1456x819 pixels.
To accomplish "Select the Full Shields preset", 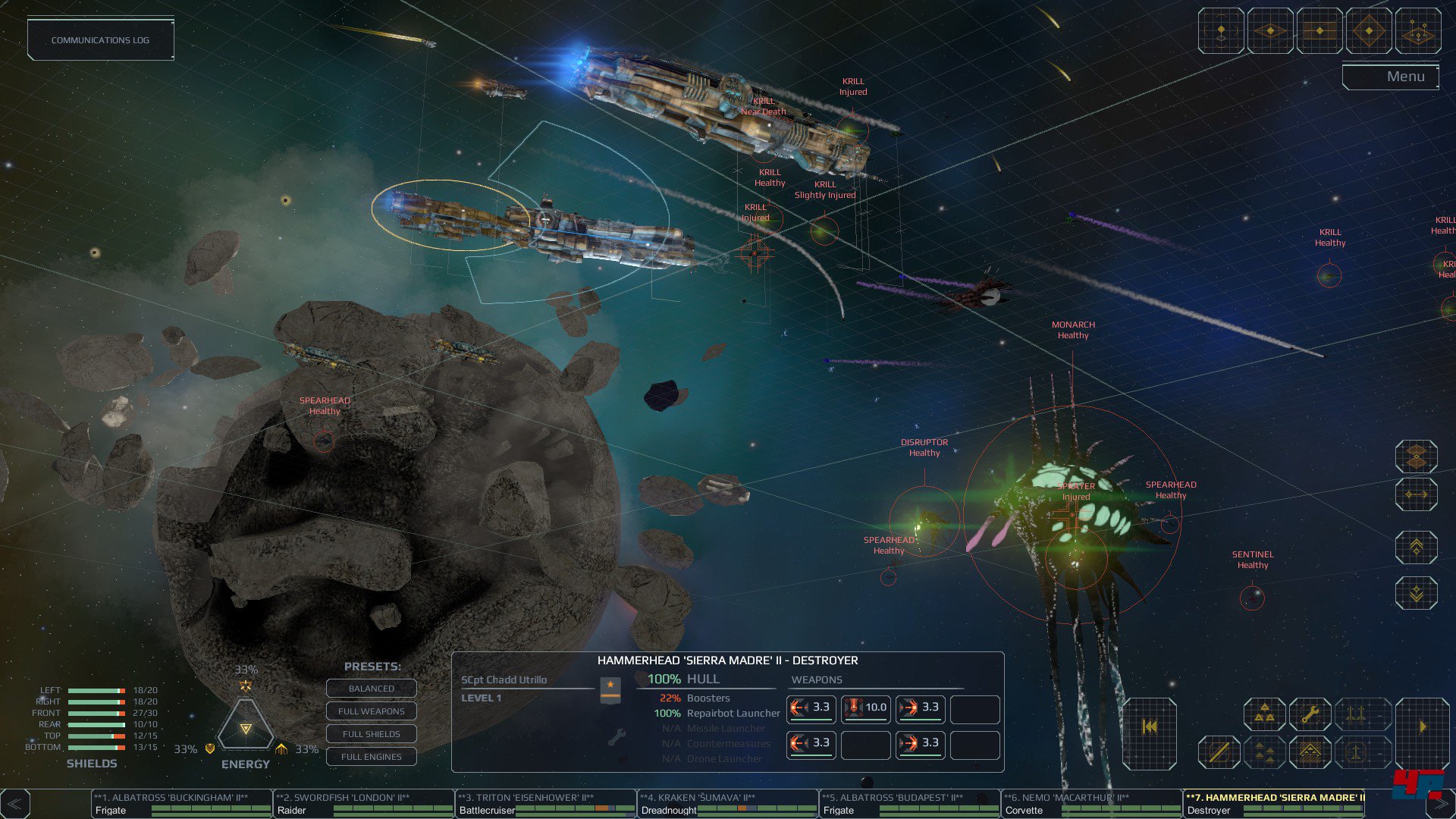I will [x=371, y=734].
